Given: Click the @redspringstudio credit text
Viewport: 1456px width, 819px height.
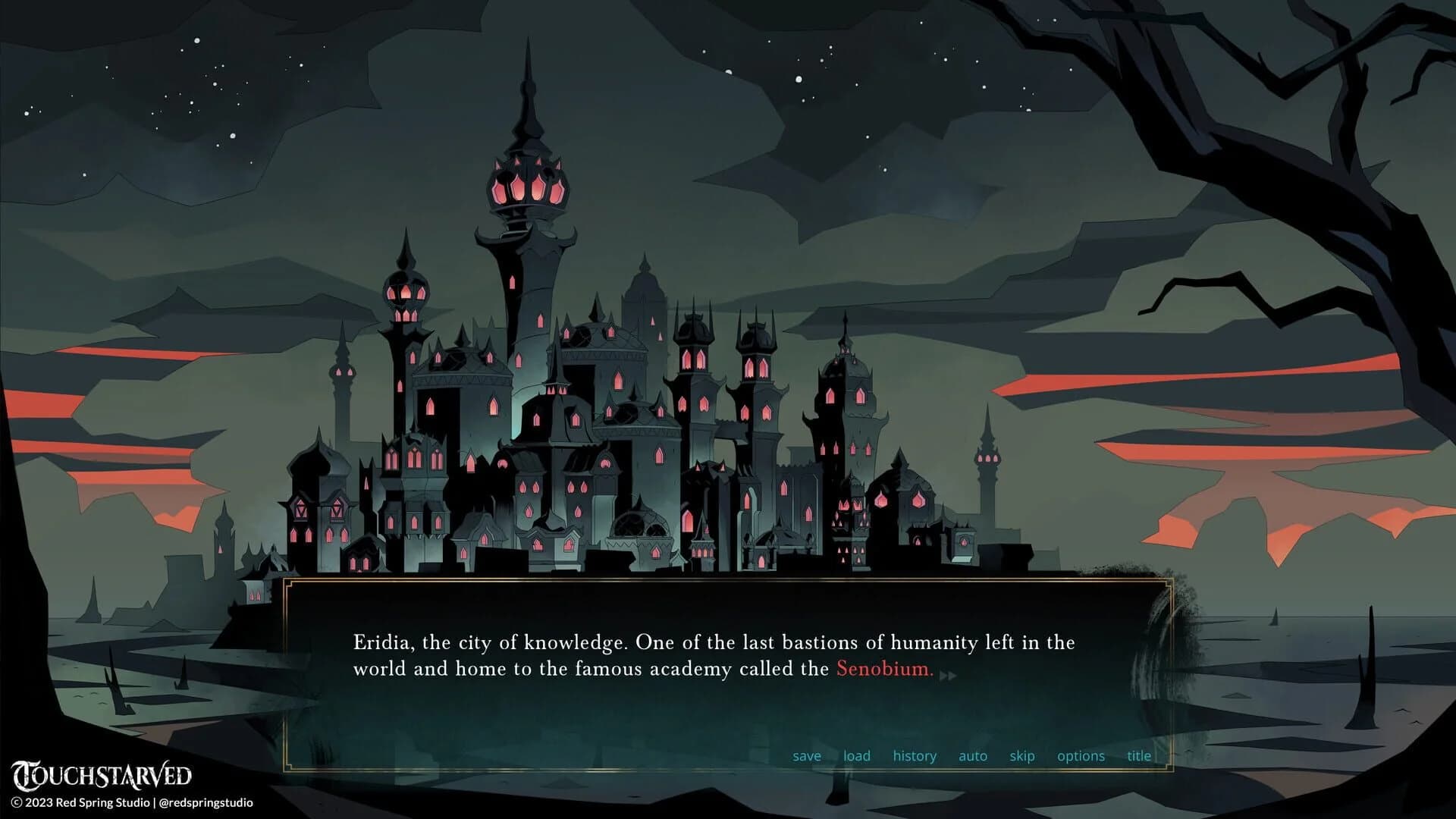Looking at the screenshot, I should (x=205, y=802).
